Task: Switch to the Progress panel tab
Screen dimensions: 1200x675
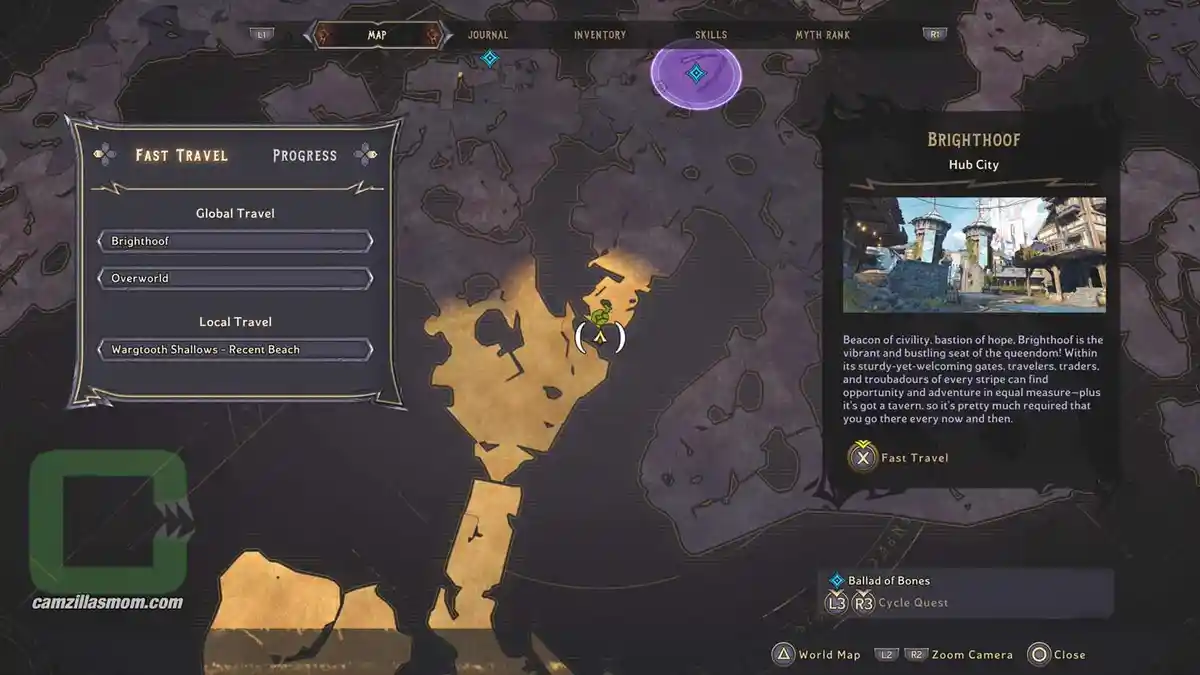Action: (305, 156)
